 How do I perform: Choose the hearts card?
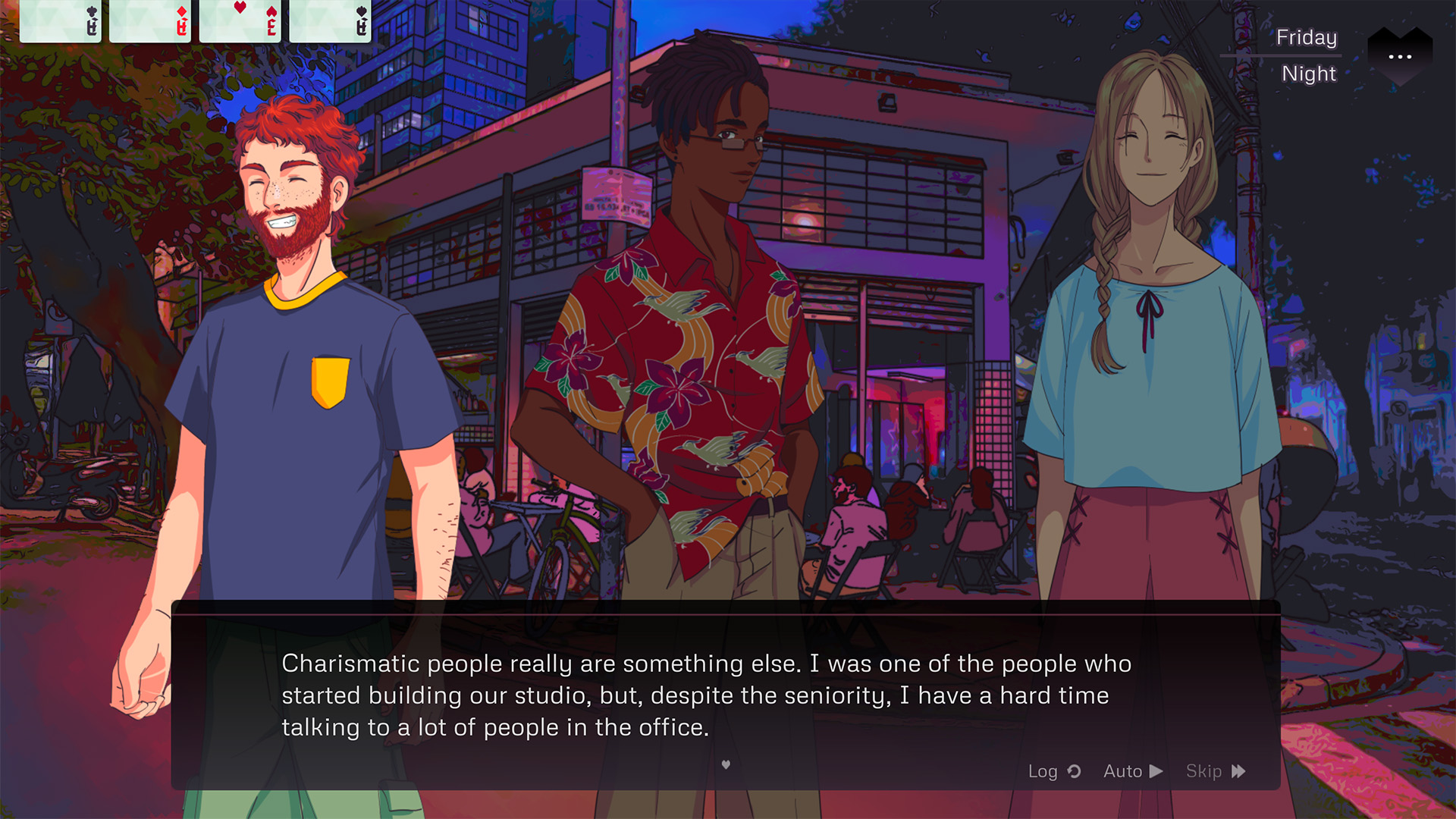pyautogui.click(x=240, y=21)
